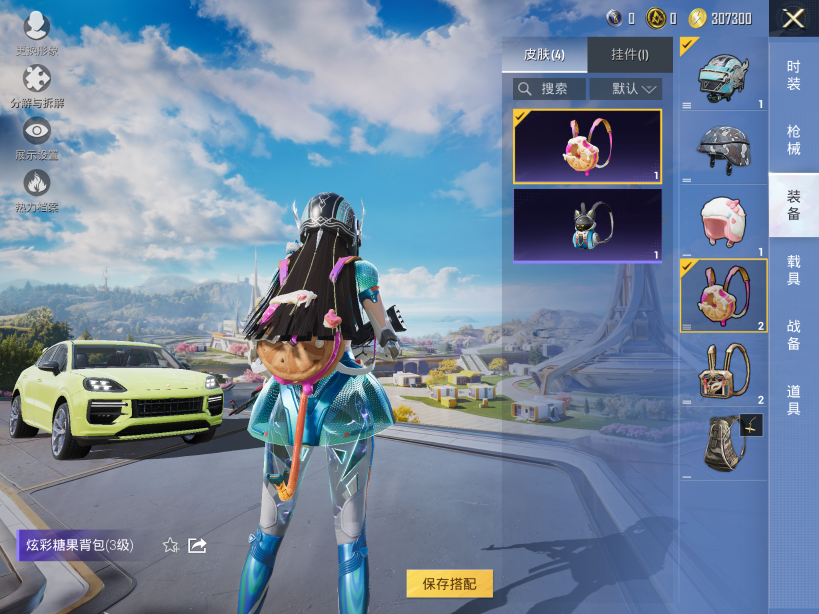Viewport: 819px width, 614px height.
Task: Open the 挂件(1) pendants tab
Action: tap(629, 54)
